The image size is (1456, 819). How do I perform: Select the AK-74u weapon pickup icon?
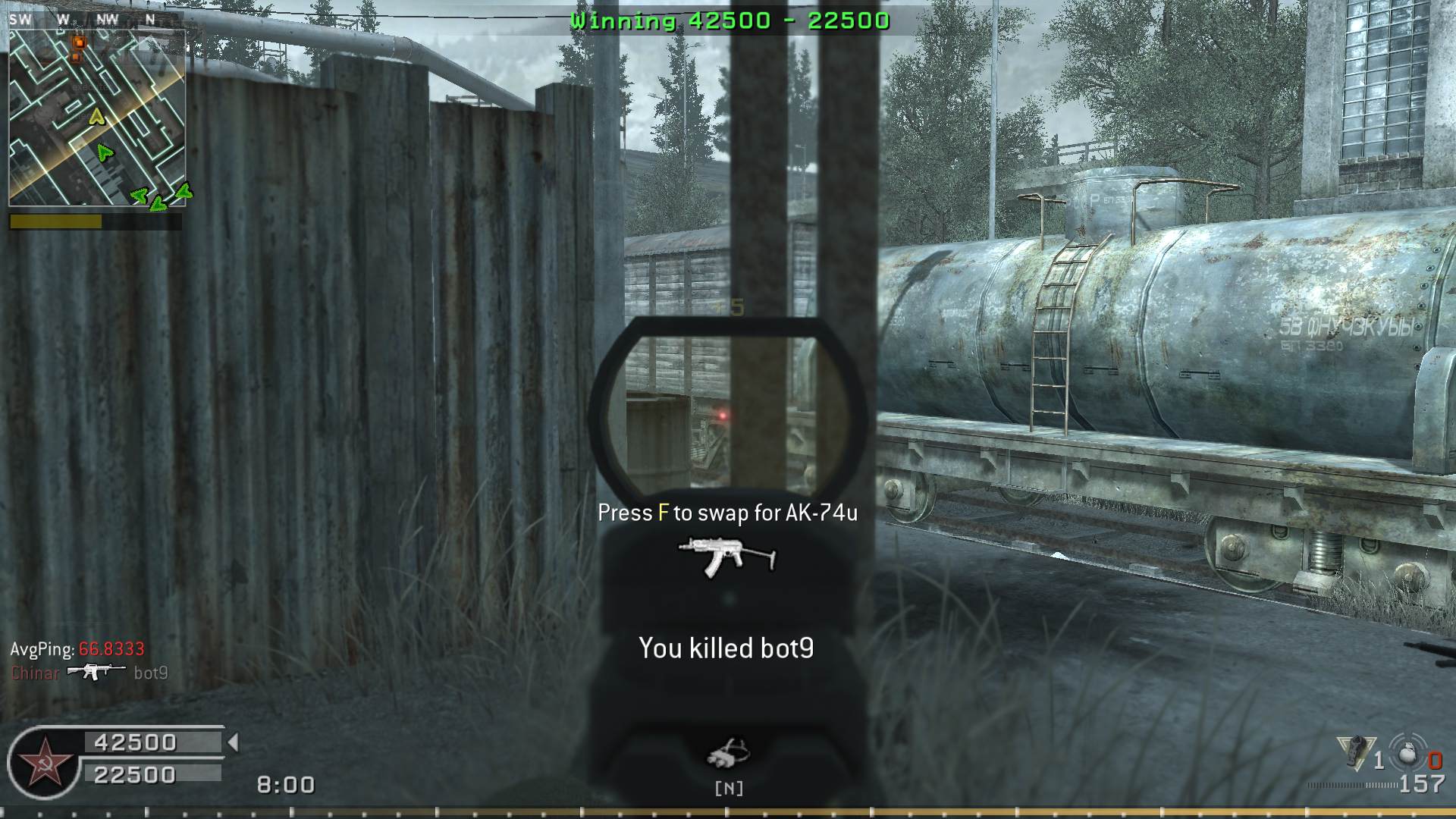coord(727,557)
